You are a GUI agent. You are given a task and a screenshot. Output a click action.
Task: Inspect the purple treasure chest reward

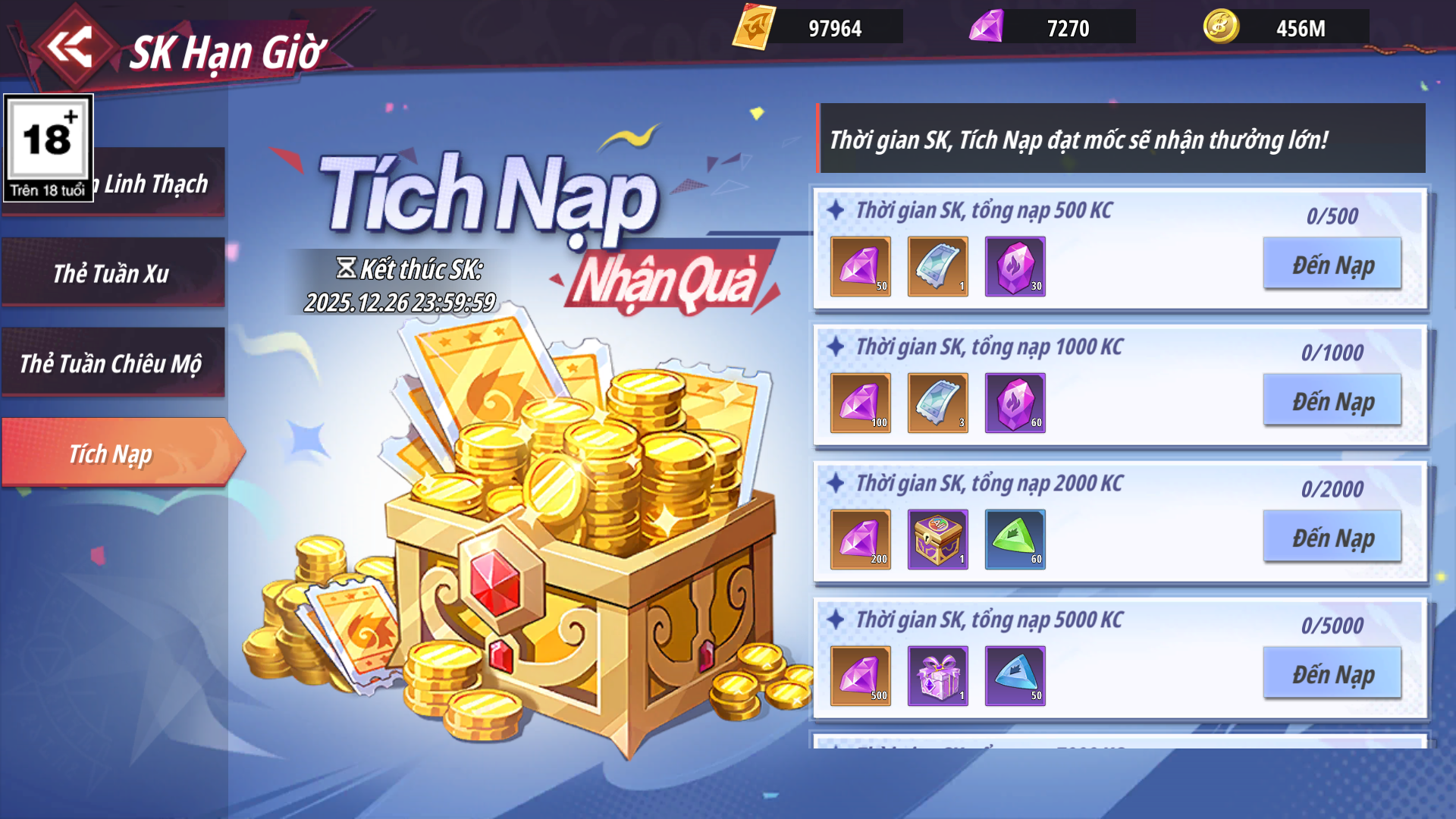[x=937, y=539]
